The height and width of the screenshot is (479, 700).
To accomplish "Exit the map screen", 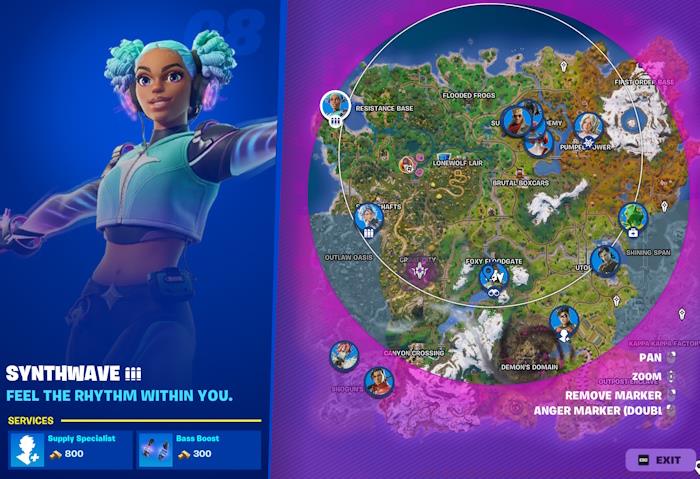I will pyautogui.click(x=660, y=459).
